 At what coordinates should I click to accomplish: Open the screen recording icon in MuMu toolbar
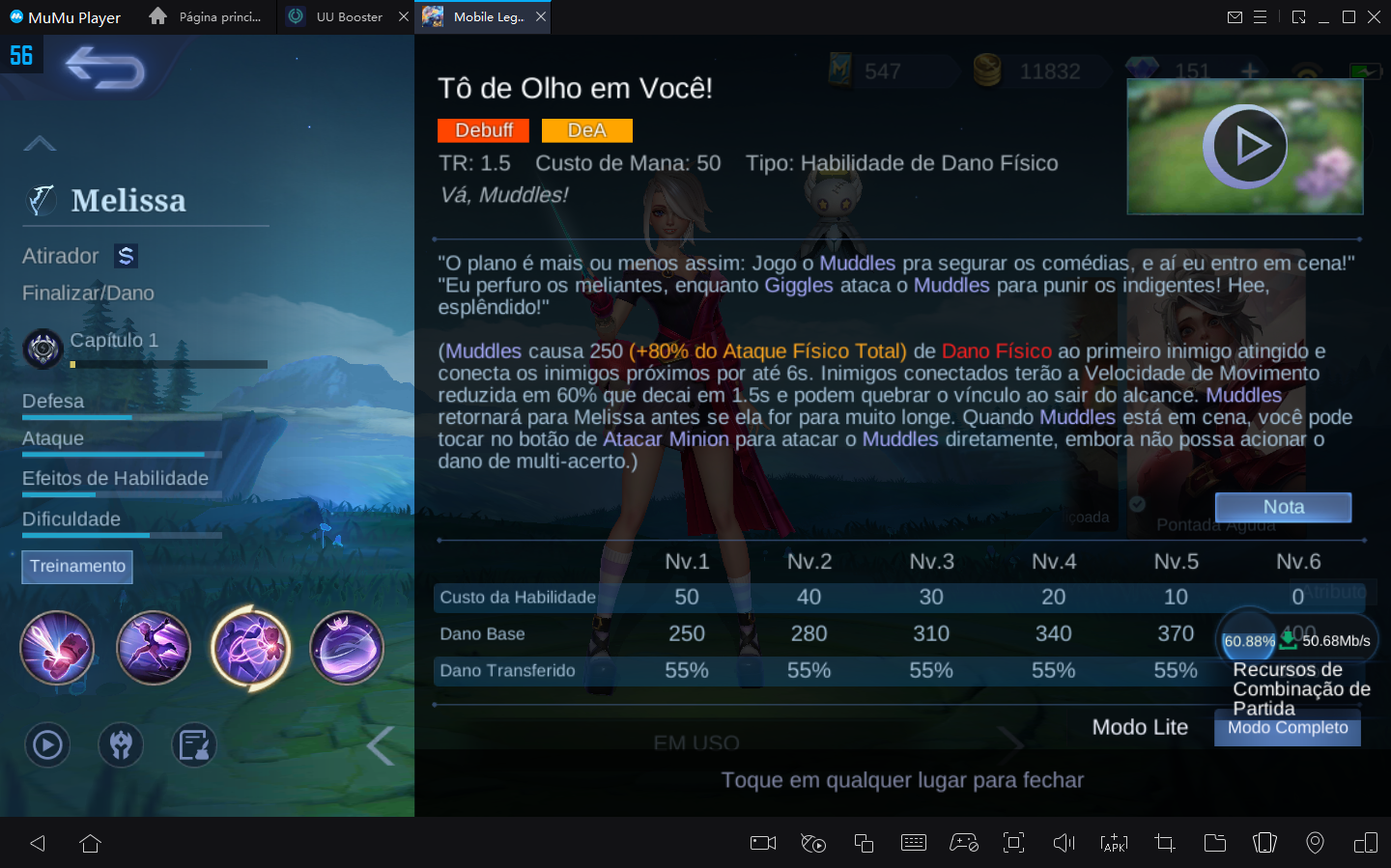coord(762,842)
